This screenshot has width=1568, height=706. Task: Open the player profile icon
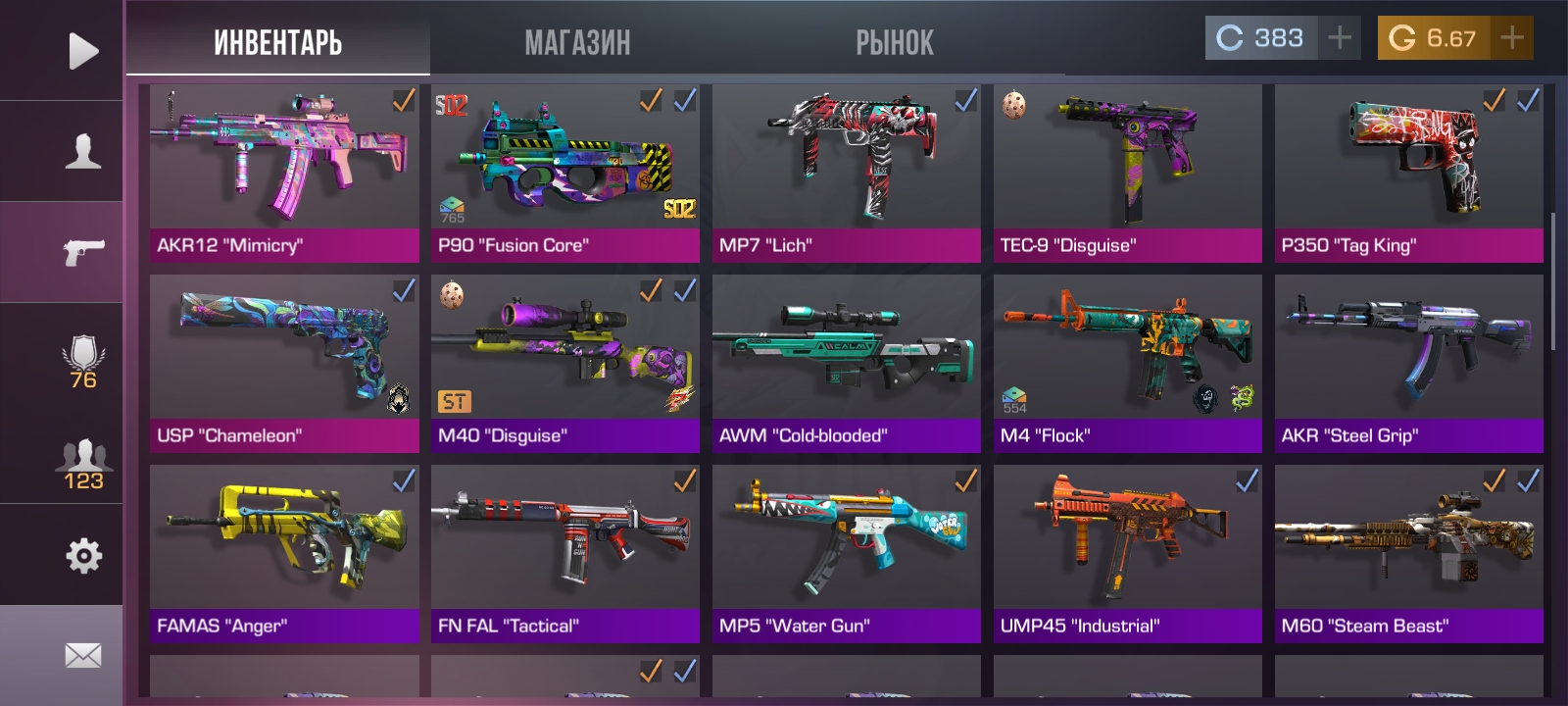coord(82,152)
